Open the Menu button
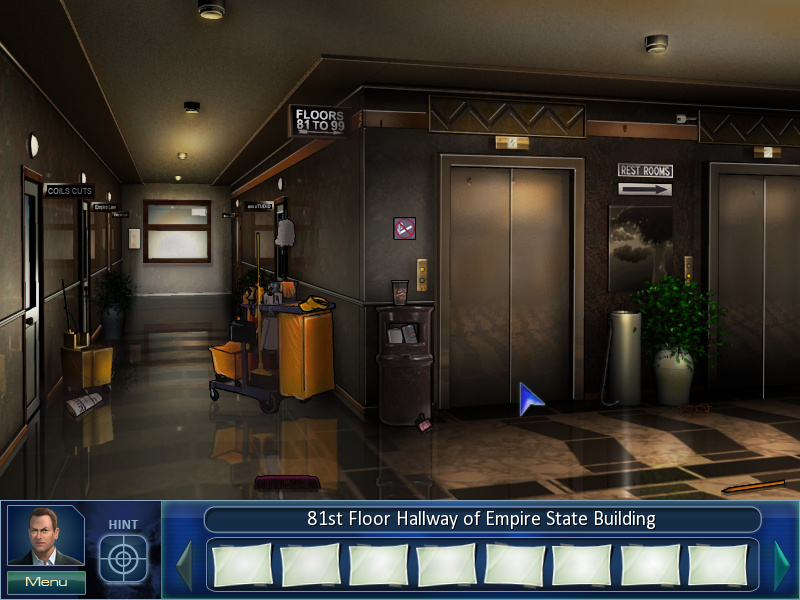800x600 pixels. pos(46,582)
